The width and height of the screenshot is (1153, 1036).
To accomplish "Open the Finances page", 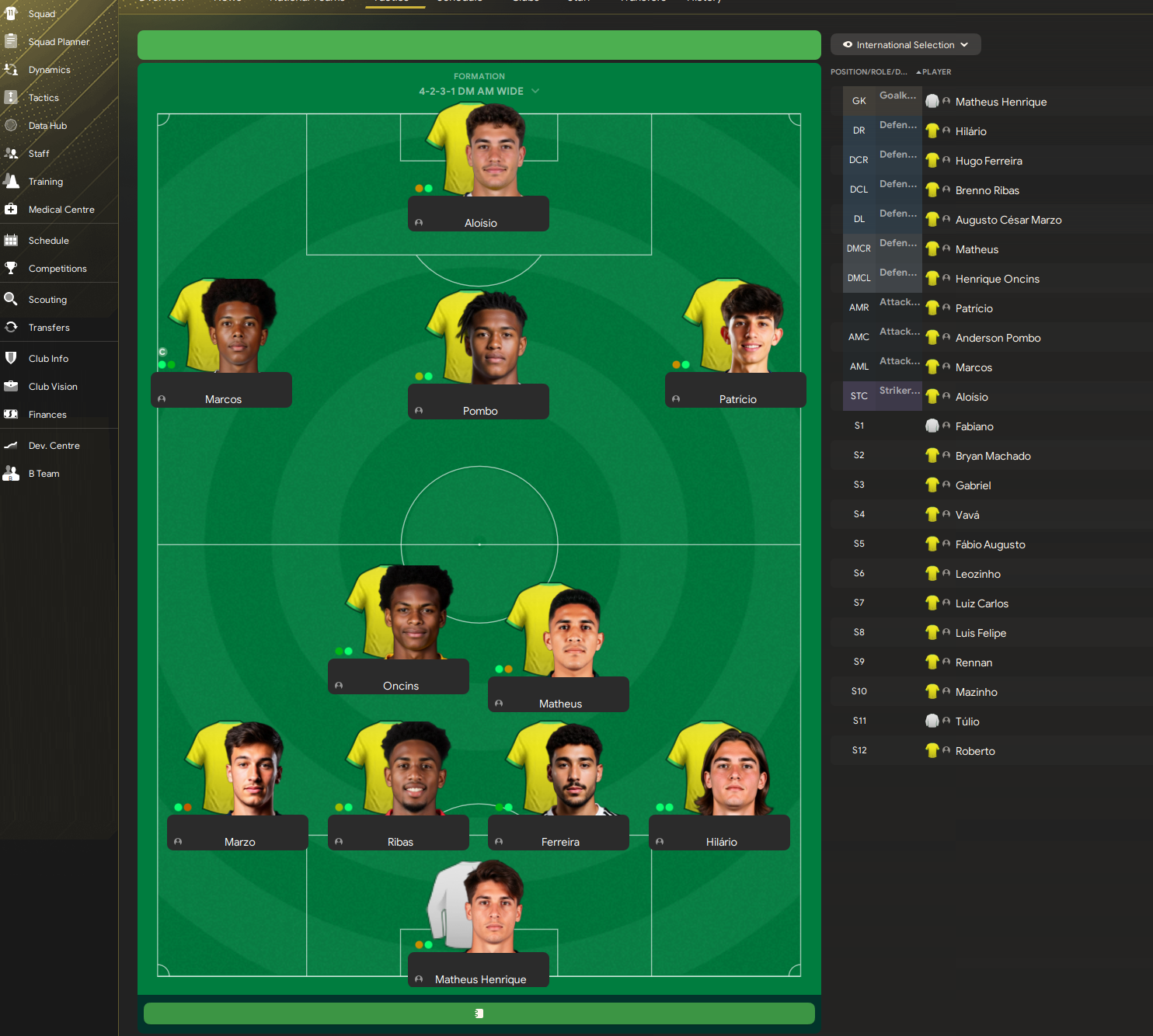I will [47, 415].
